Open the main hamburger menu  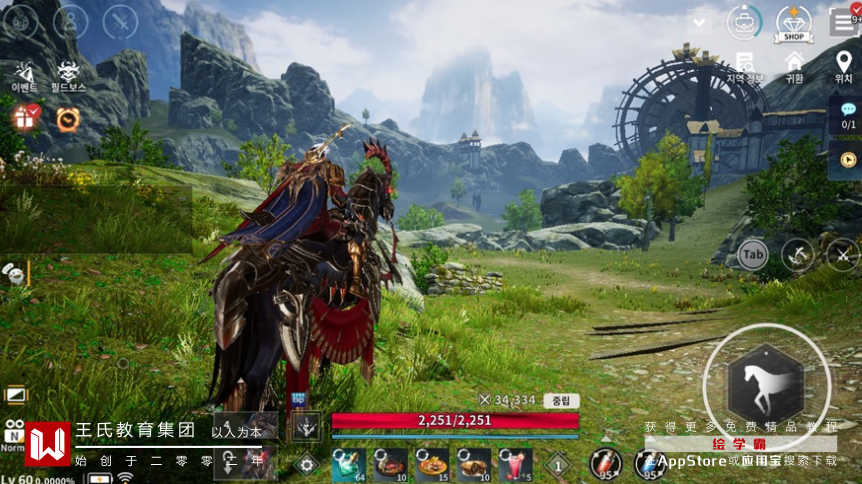[843, 22]
